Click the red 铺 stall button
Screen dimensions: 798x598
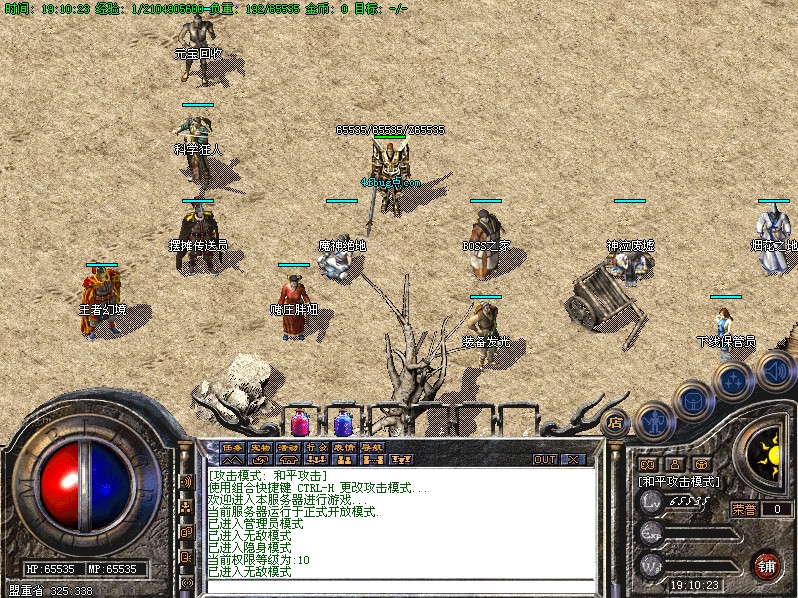click(x=767, y=564)
